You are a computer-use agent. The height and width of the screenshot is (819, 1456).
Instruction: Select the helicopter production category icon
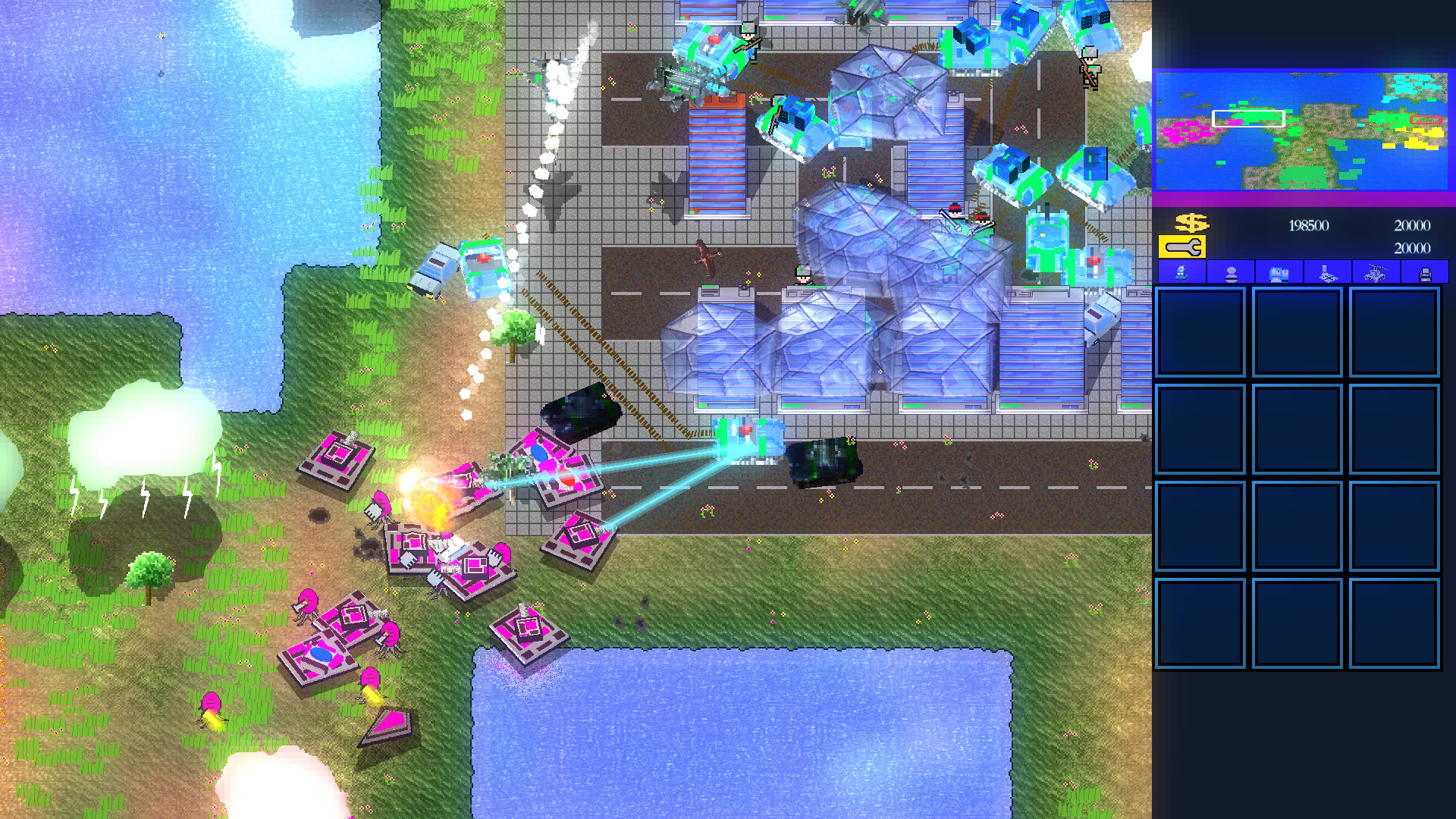click(1376, 275)
